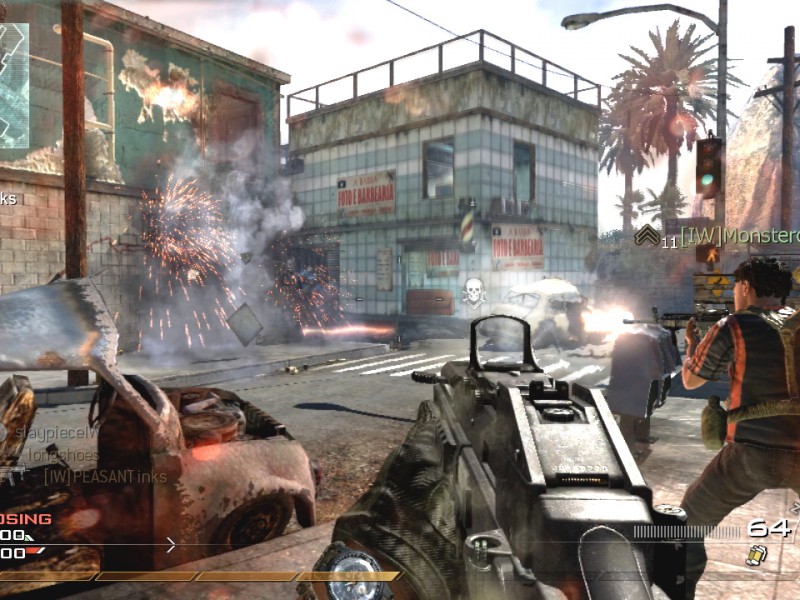Select the yellow grenade equipment icon
Screen dimensions: 800x600
point(755,555)
